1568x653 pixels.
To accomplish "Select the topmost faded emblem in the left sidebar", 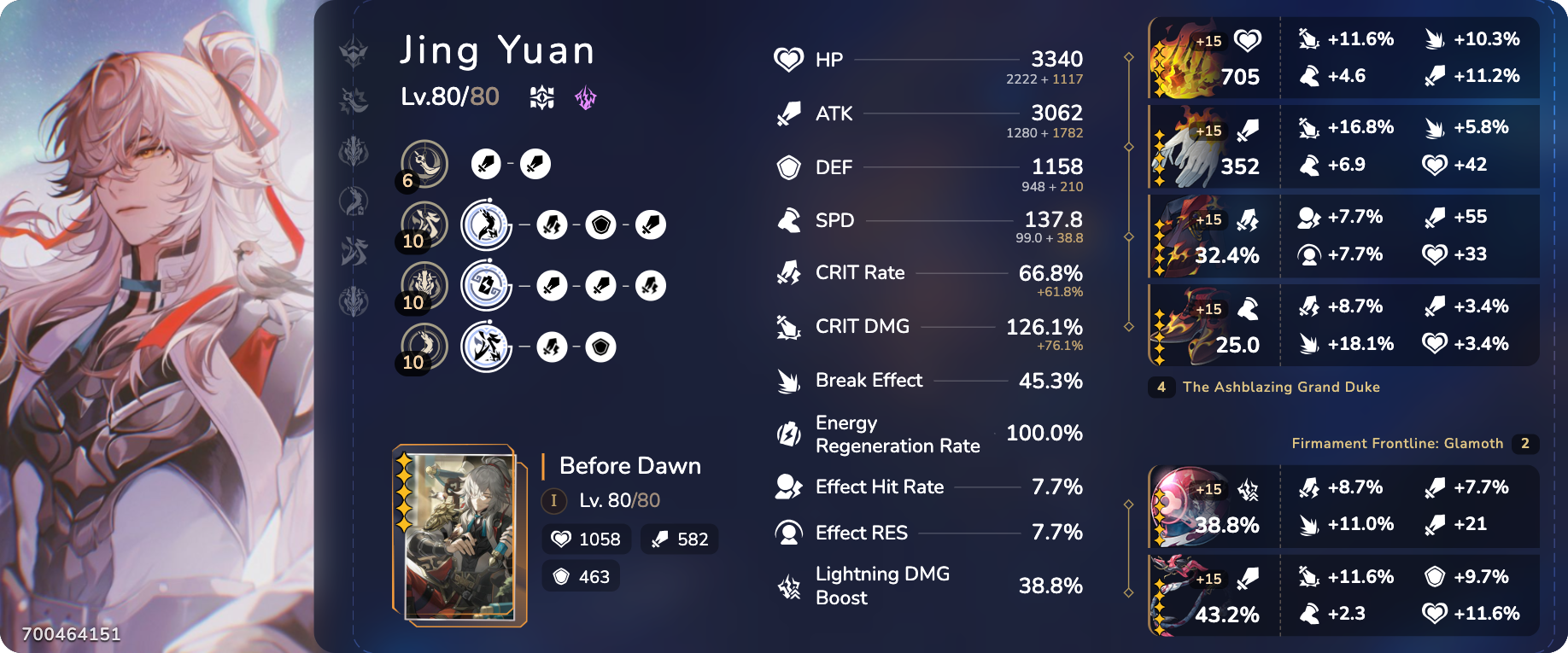I will pos(351,51).
